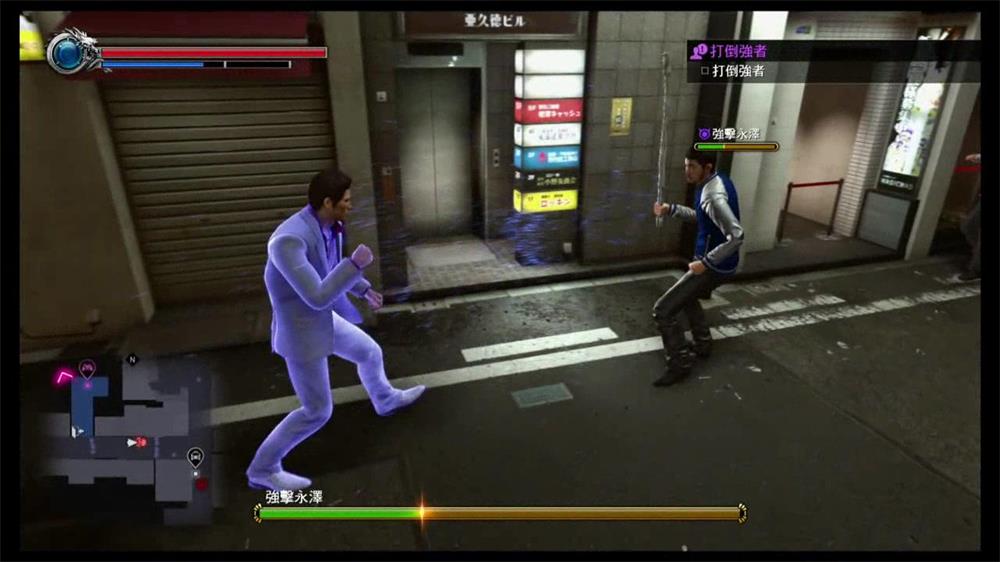Click the purple badge beside 強擊永澤
Viewport: 1000px width, 562px height.
click(703, 133)
